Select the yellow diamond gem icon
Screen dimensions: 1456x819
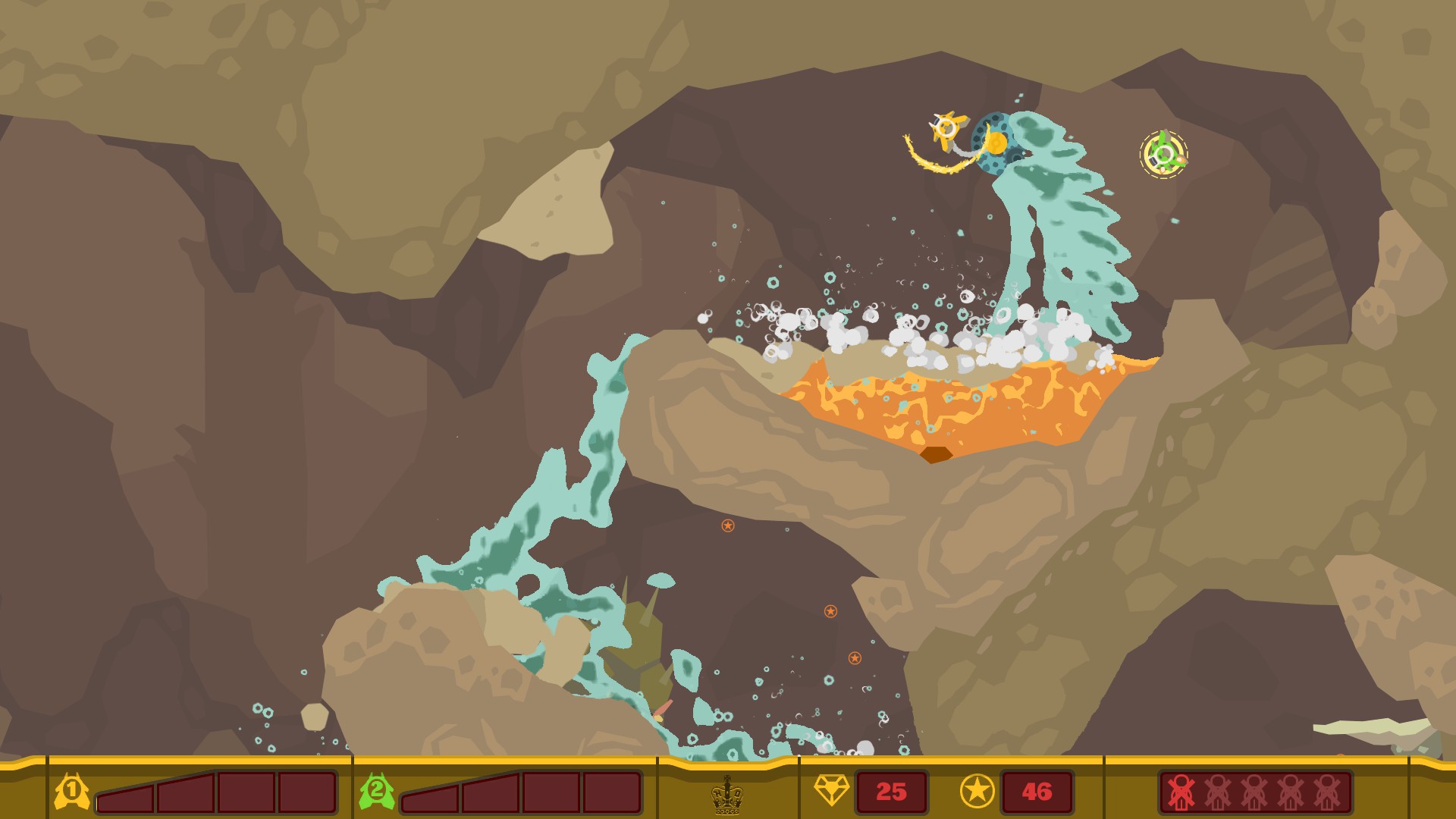pyautogui.click(x=833, y=791)
